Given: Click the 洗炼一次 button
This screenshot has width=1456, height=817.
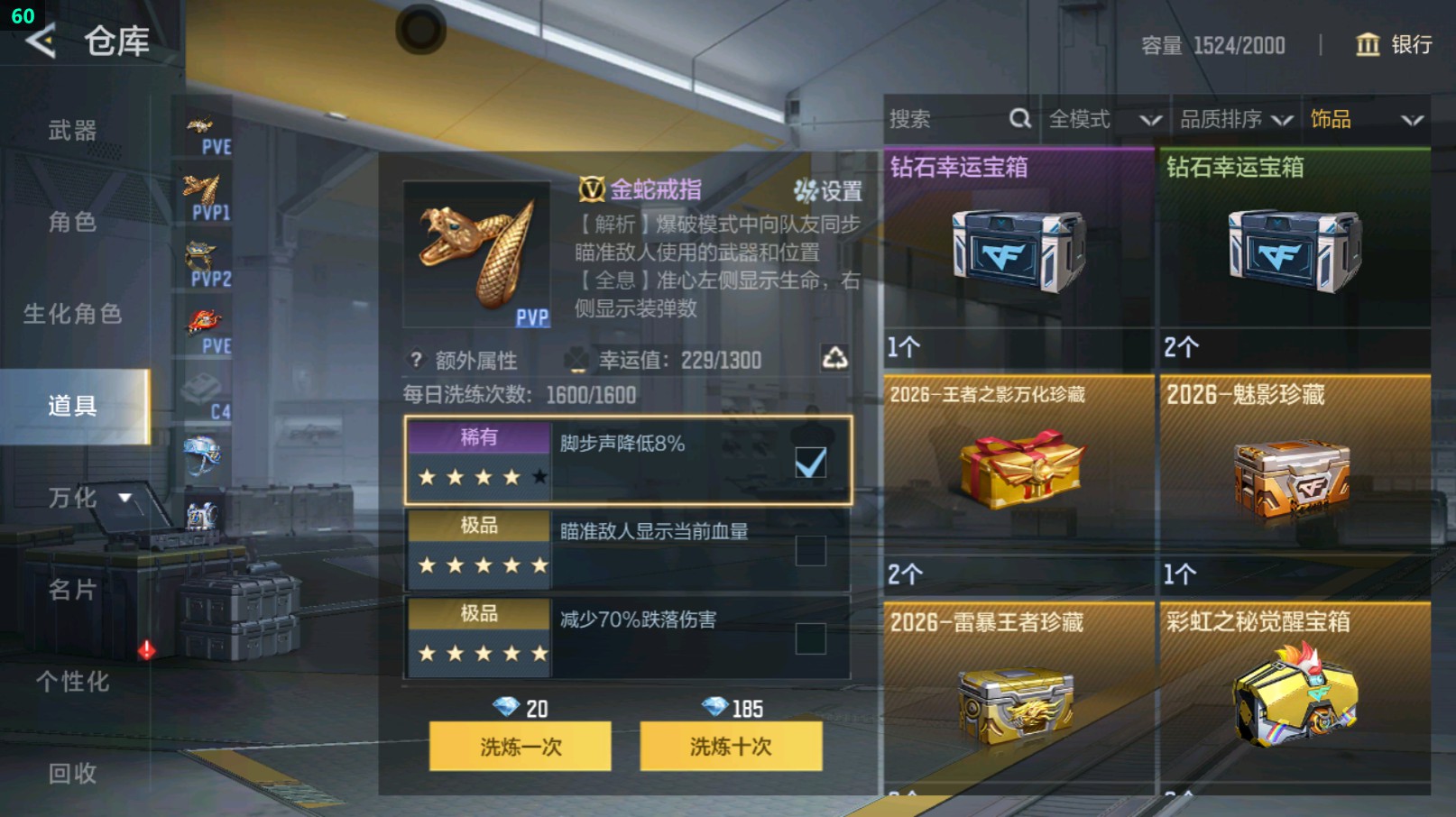Looking at the screenshot, I should pyautogui.click(x=521, y=748).
